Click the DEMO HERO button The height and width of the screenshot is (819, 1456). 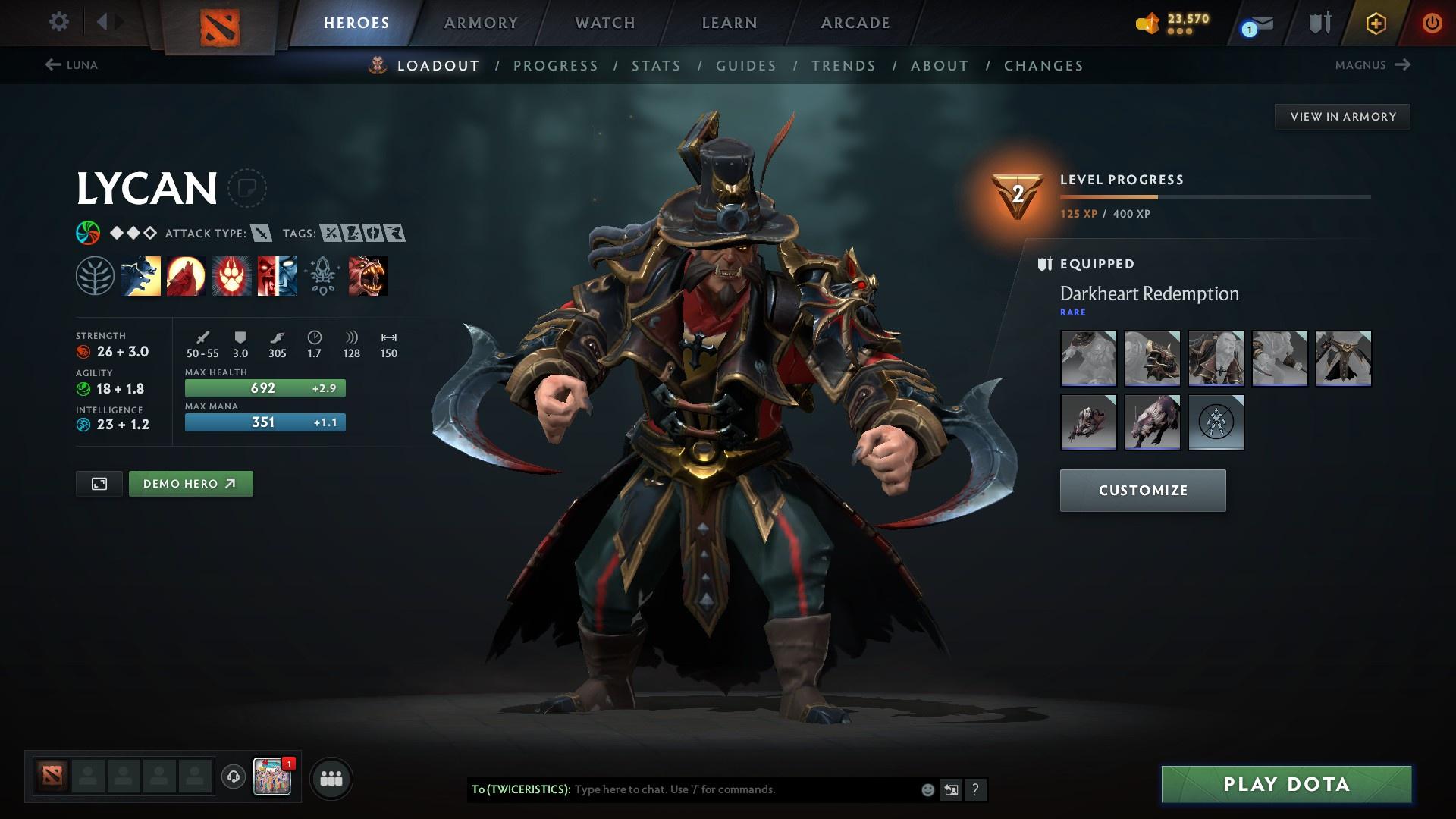coord(190,483)
